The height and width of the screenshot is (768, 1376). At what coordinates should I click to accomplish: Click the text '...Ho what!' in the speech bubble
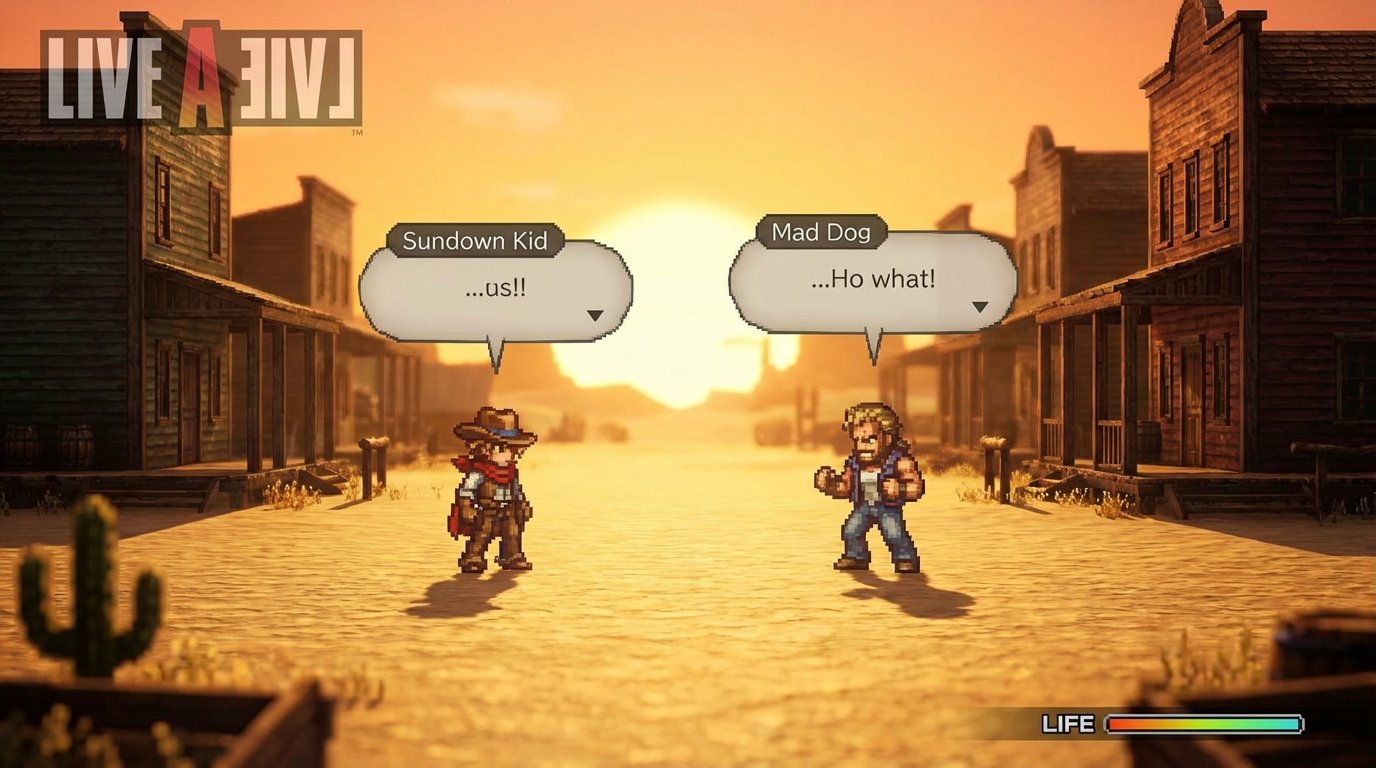point(872,280)
